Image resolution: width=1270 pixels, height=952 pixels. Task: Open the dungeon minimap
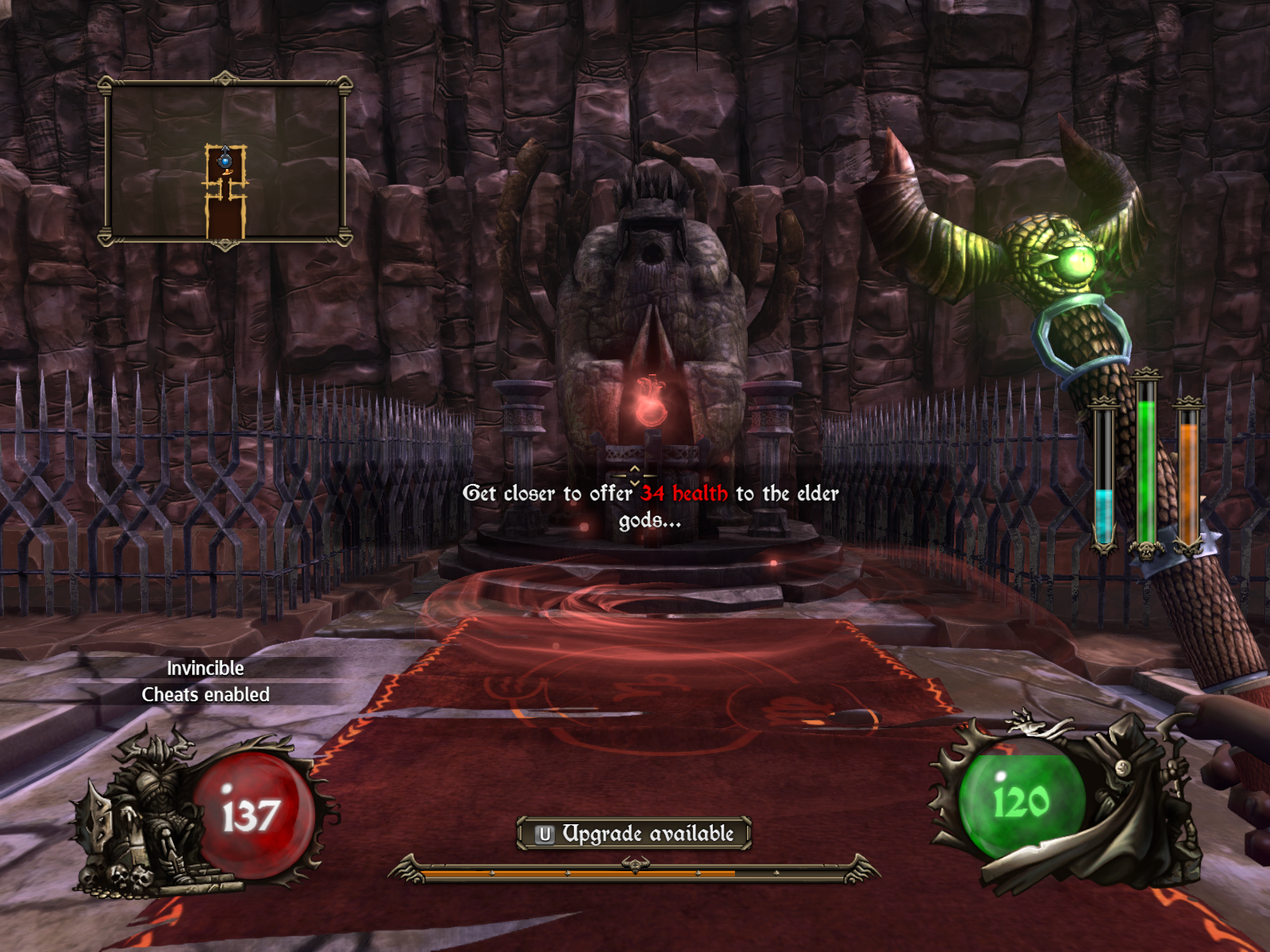[225, 162]
